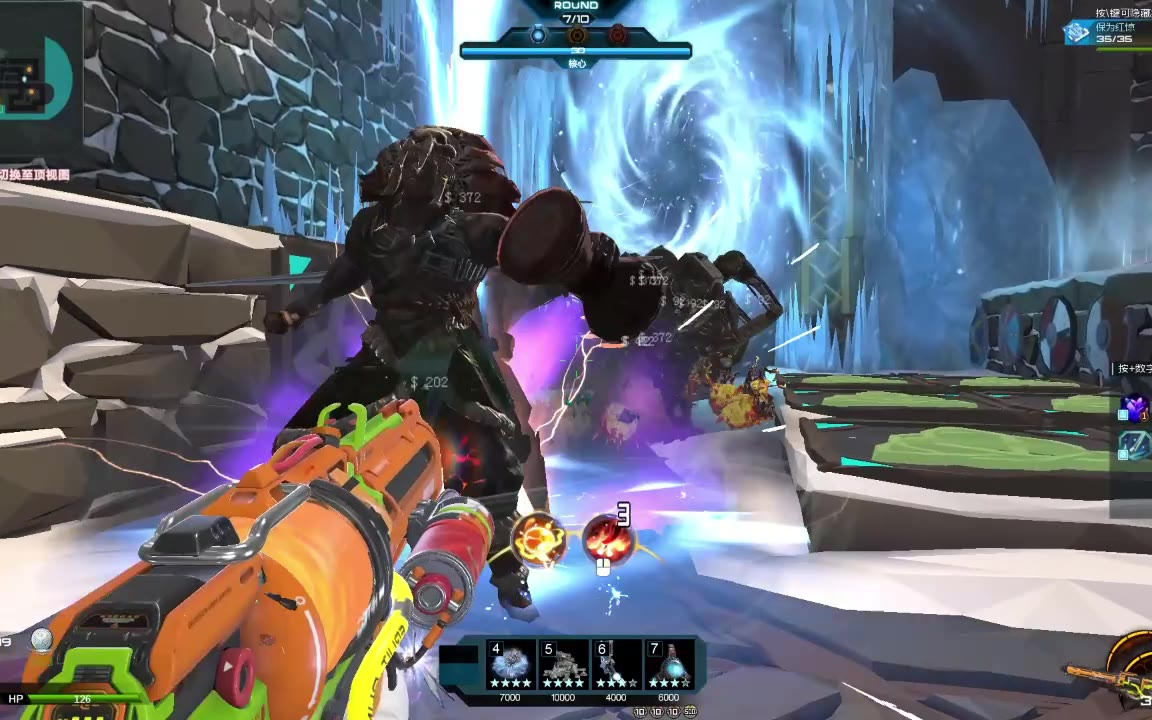1152x720 pixels.
Task: Pick slot 6 trap costing 4000
Action: (617, 665)
